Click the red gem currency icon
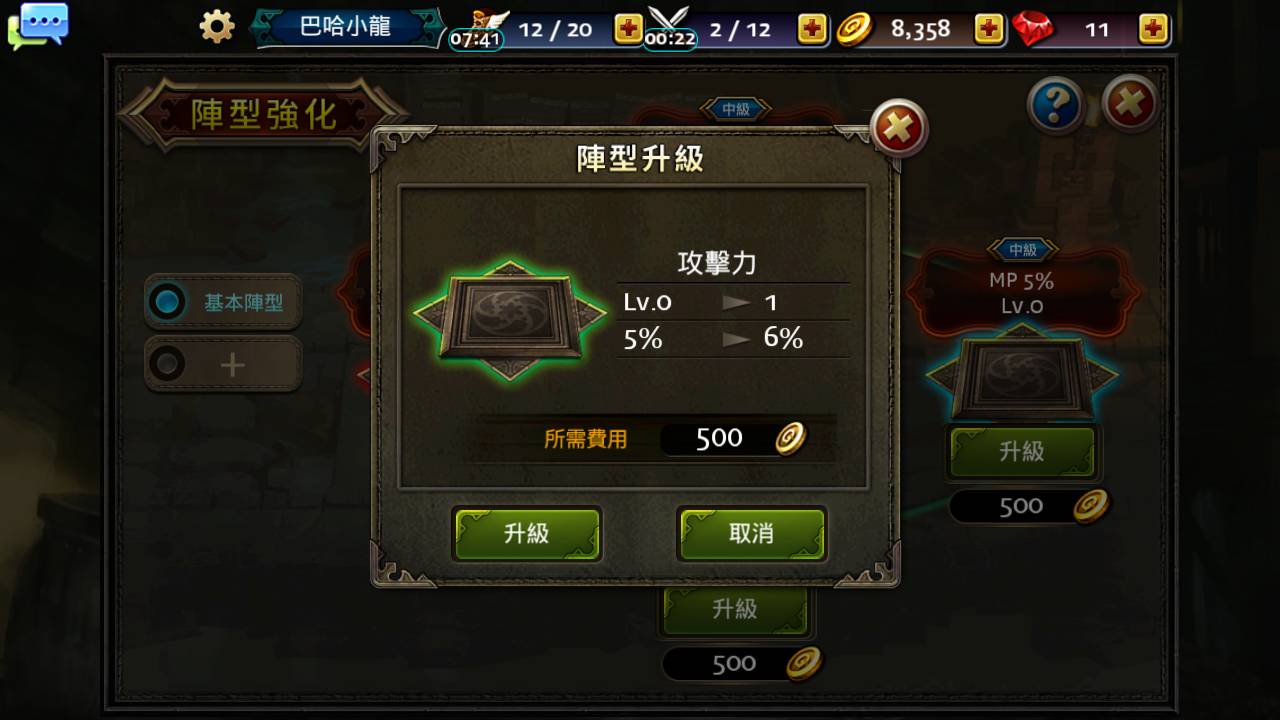This screenshot has width=1280, height=720. [x=1035, y=29]
